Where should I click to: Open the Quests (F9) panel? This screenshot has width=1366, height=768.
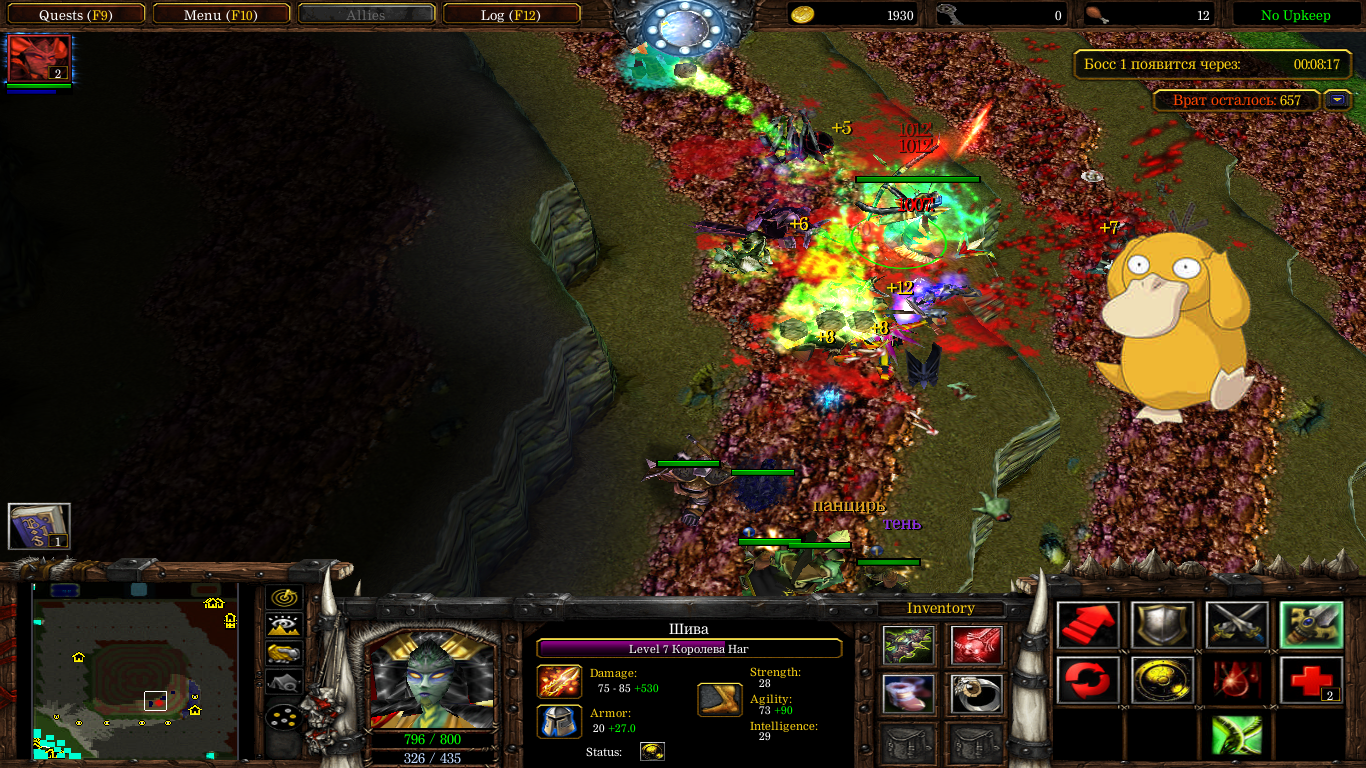pos(75,15)
